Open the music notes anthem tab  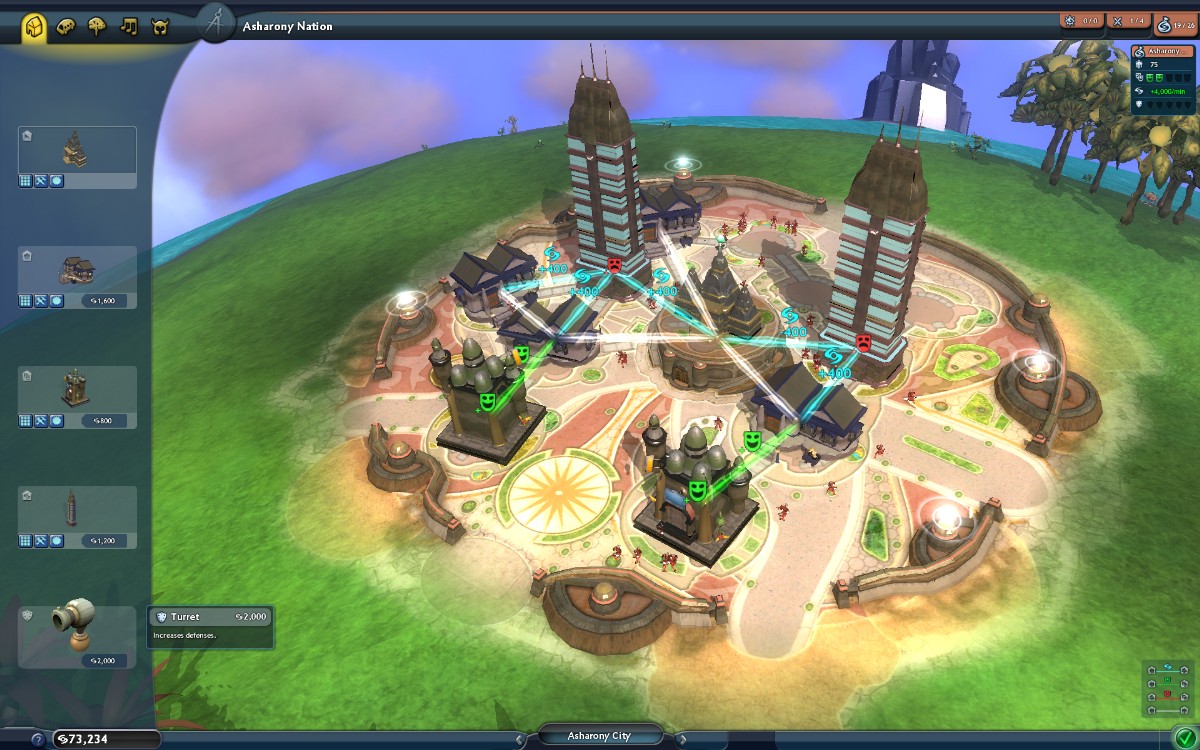[128, 27]
